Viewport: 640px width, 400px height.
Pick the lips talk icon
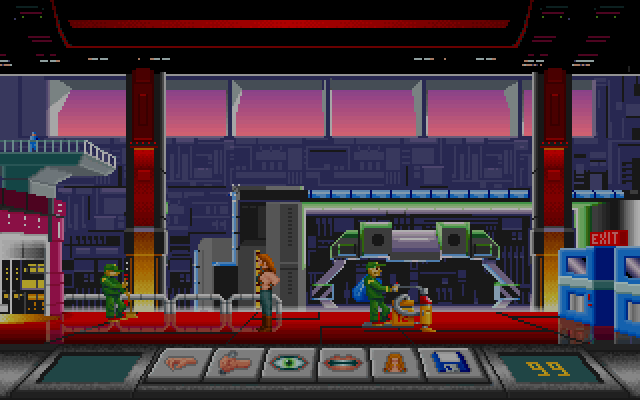pyautogui.click(x=343, y=364)
